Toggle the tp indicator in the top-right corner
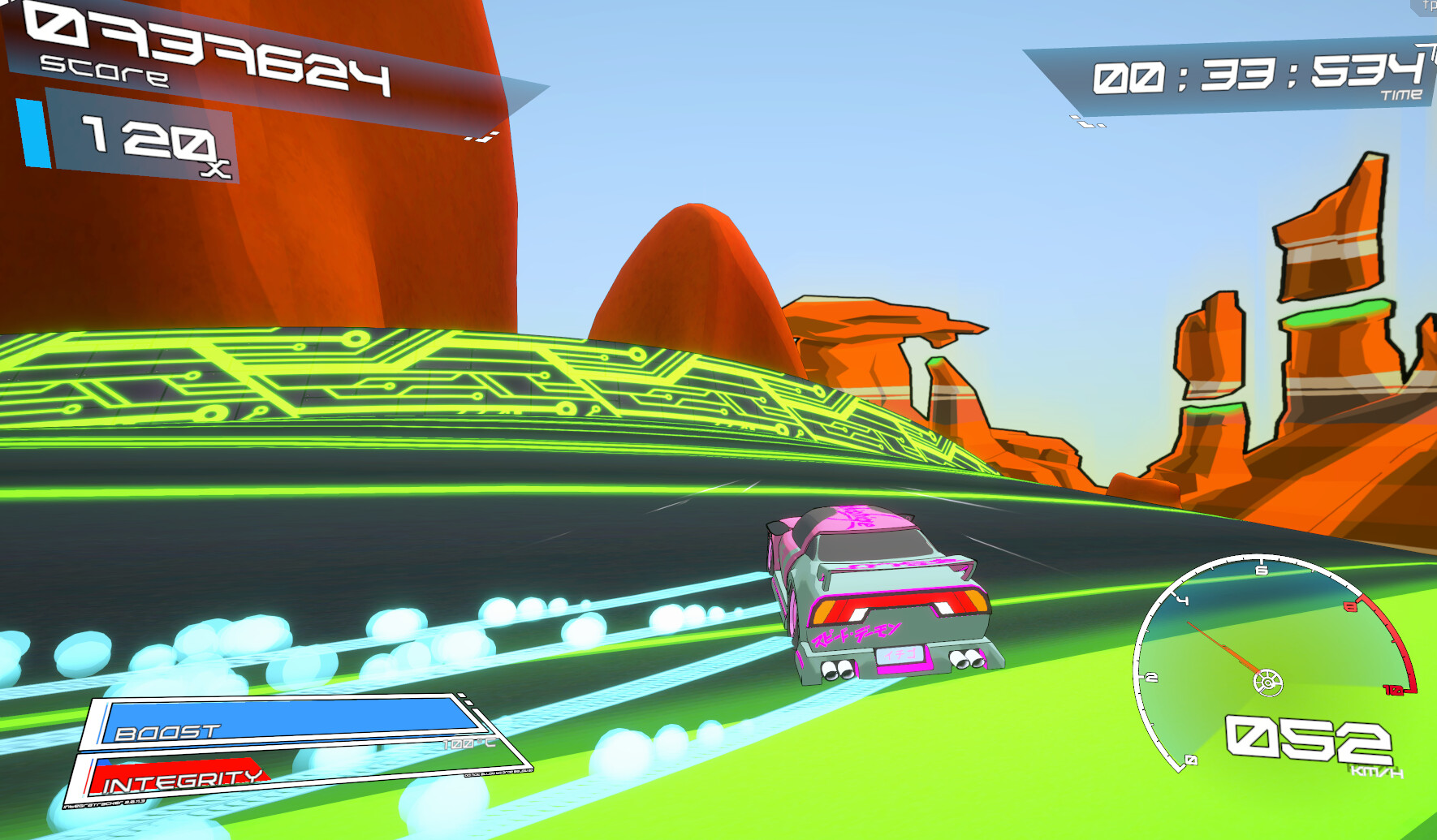 click(1429, 6)
